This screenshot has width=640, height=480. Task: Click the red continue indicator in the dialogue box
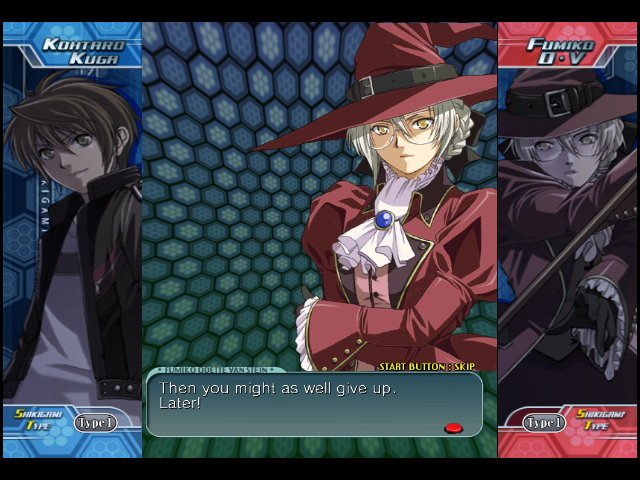pyautogui.click(x=453, y=428)
